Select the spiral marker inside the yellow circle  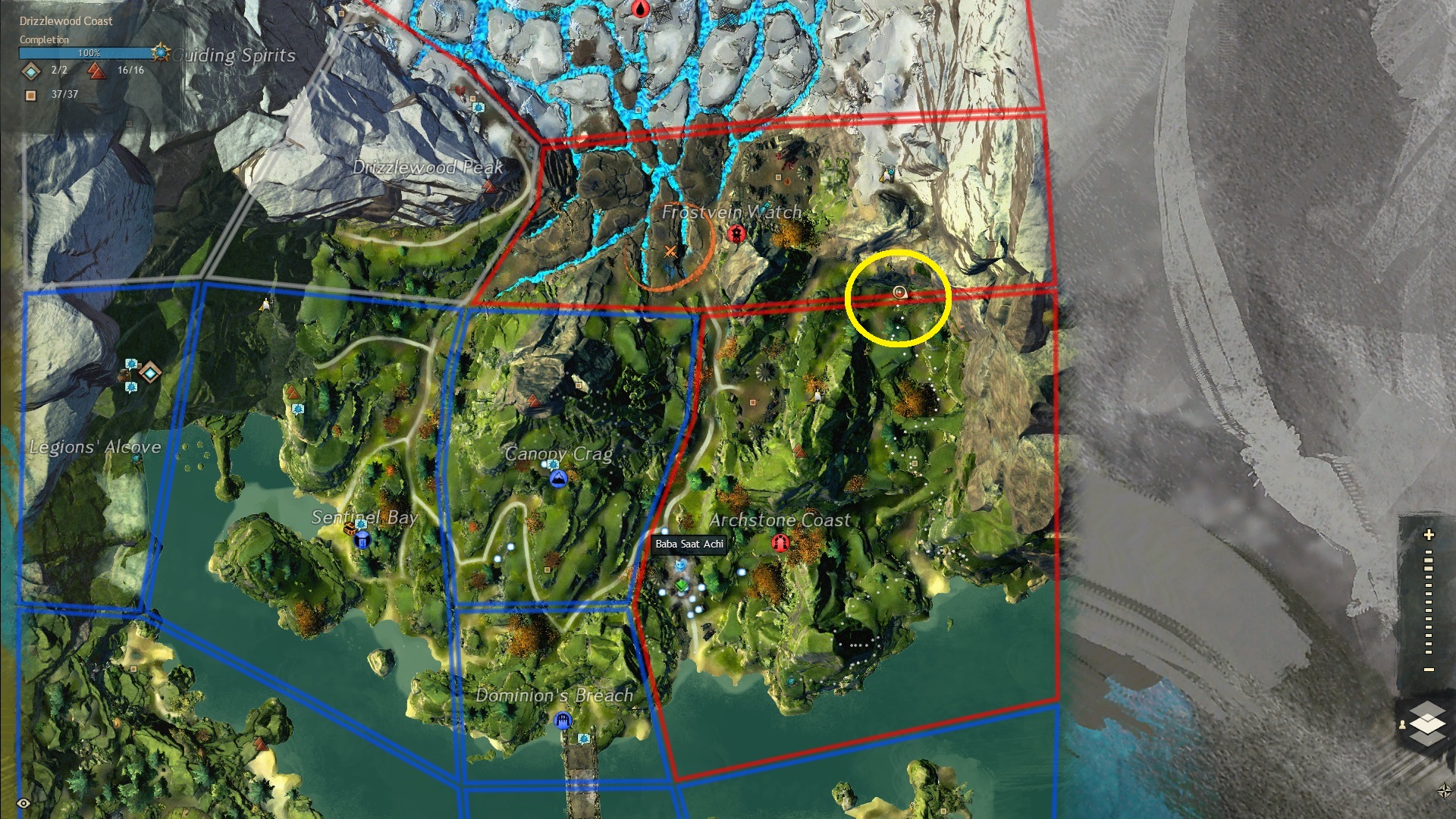(899, 292)
